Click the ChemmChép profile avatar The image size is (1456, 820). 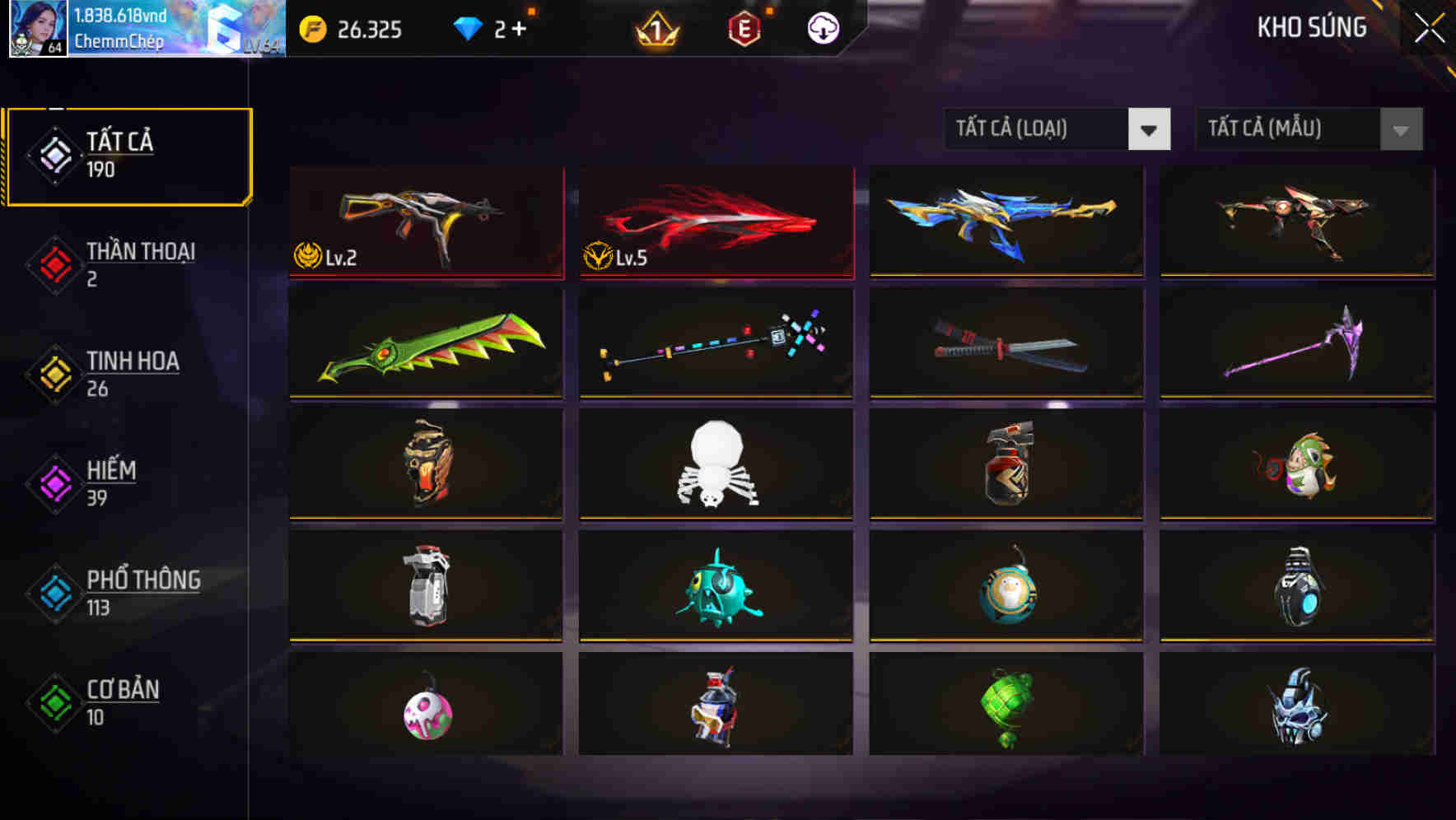click(x=36, y=29)
